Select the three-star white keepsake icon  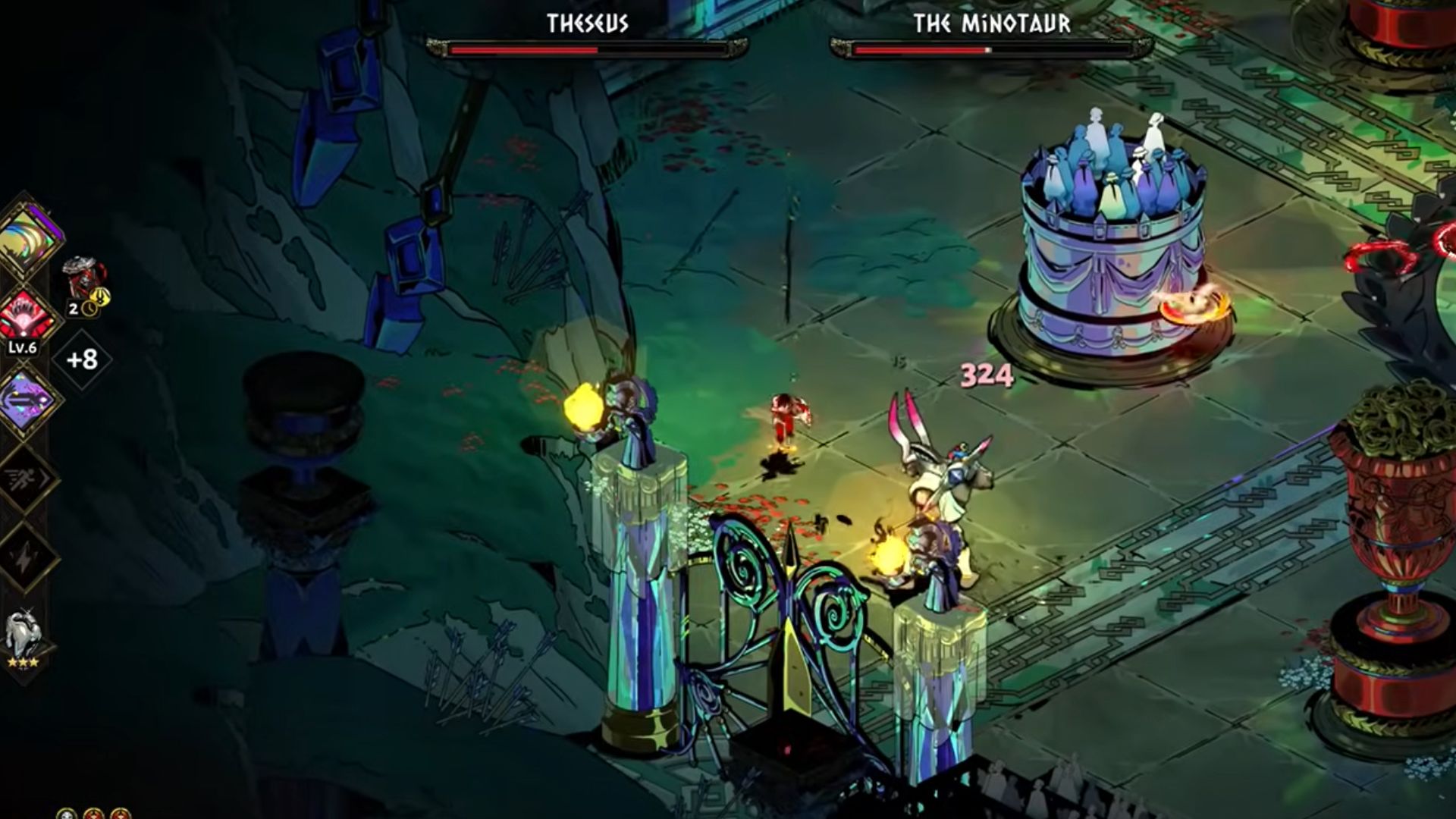click(24, 637)
